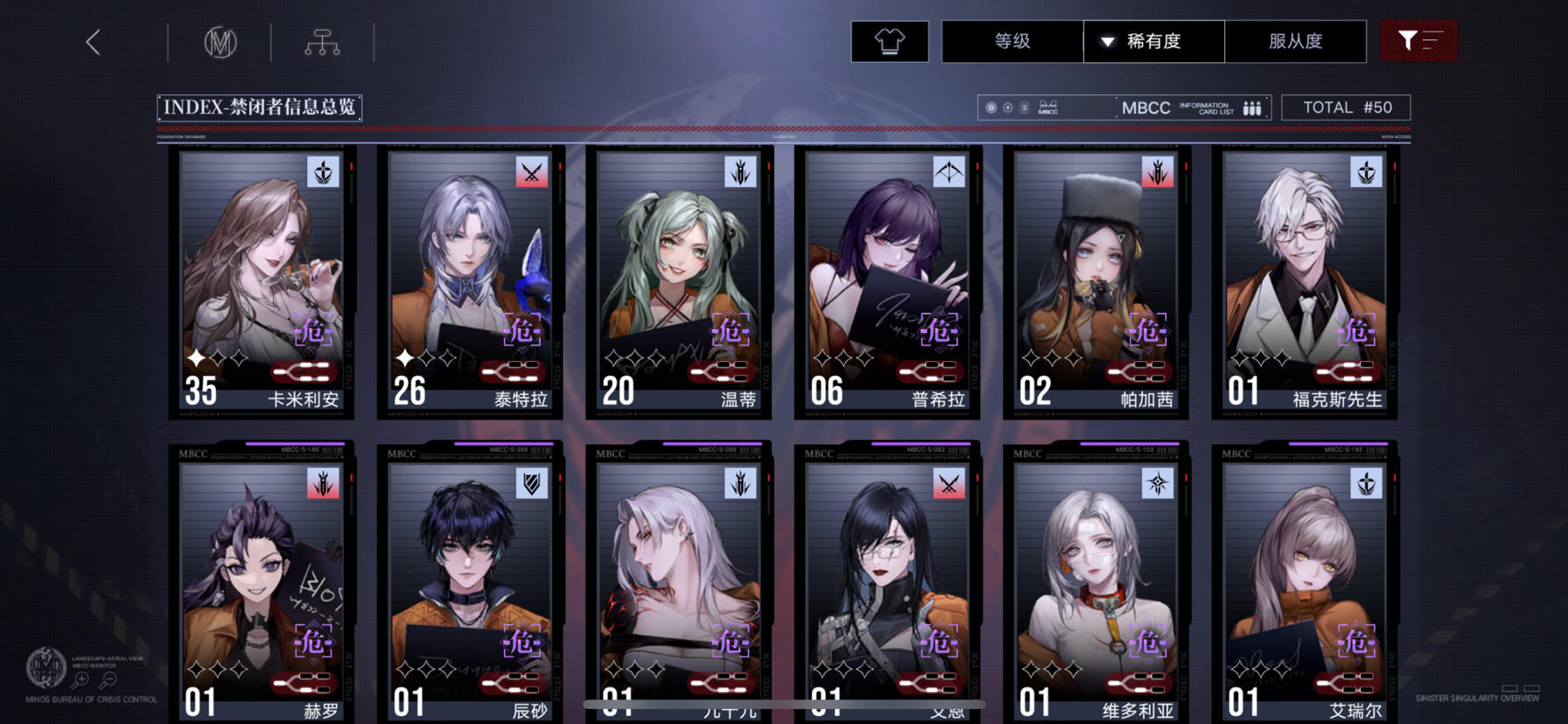This screenshot has width=1568, height=724.
Task: Toggle the crosshair icon in the MBCC info bar
Action: pyautogui.click(x=1006, y=108)
